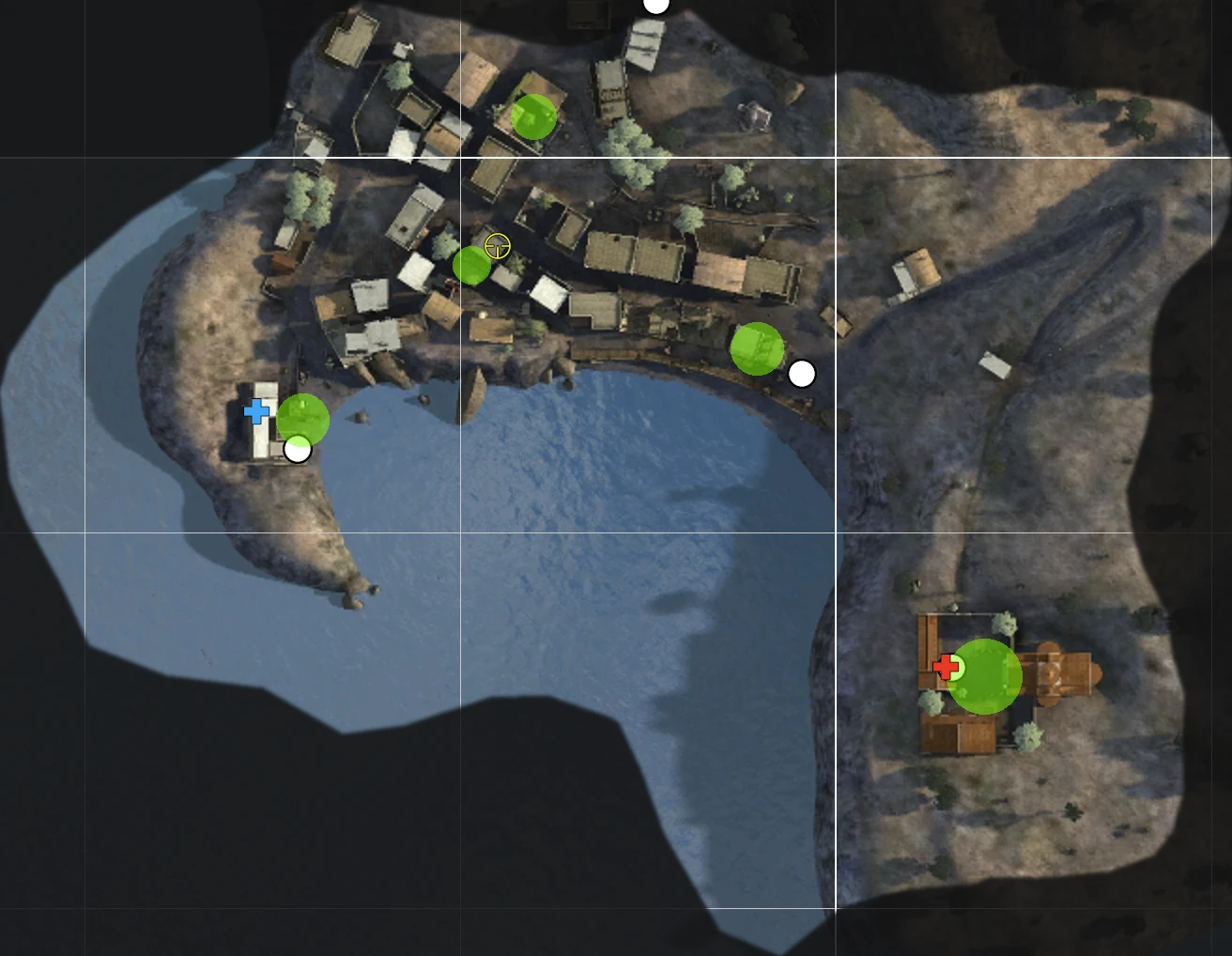Choose the large green circle beside the red cross
Viewport: 1232px width, 956px height.
click(x=985, y=676)
